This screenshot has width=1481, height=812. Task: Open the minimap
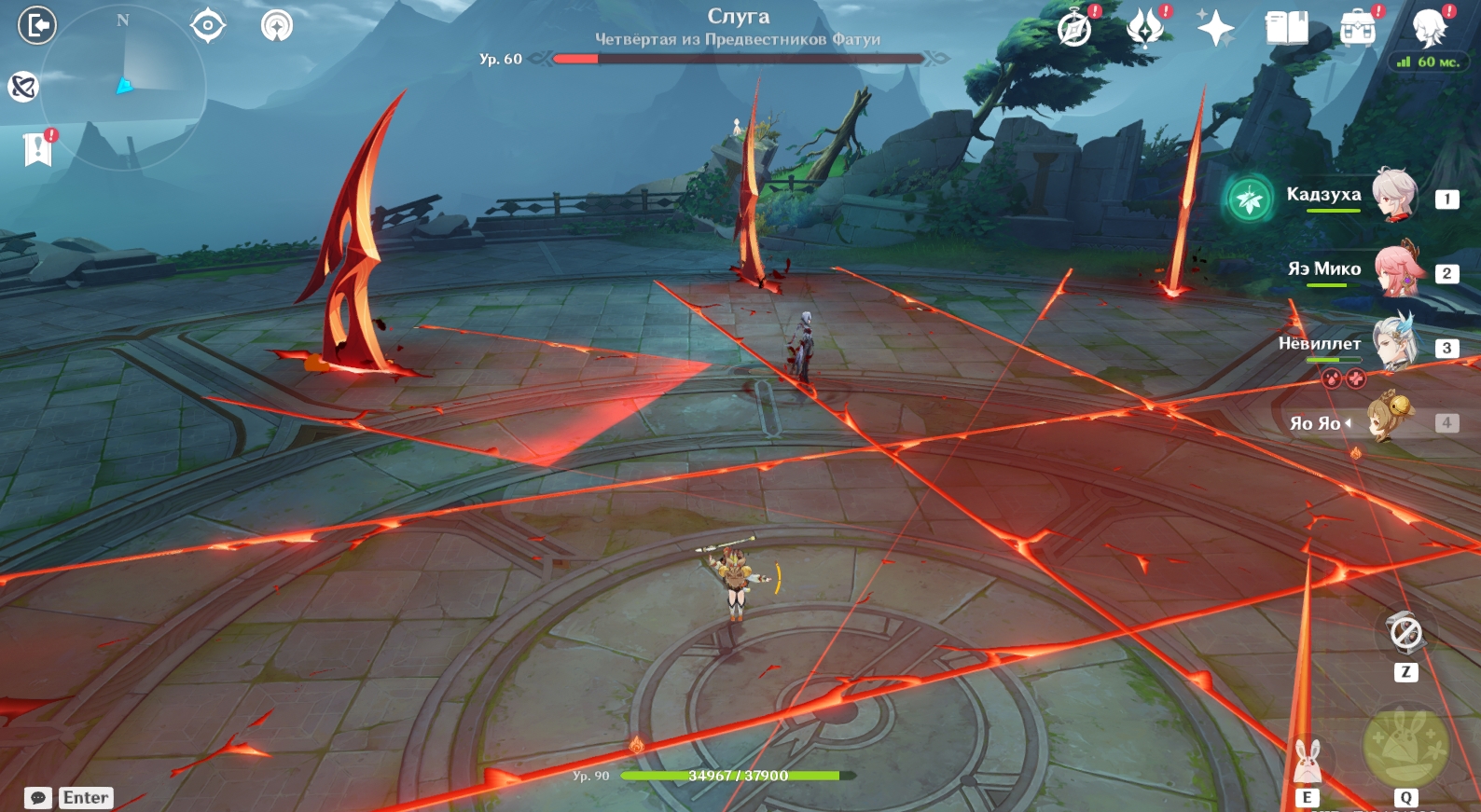coord(124,87)
